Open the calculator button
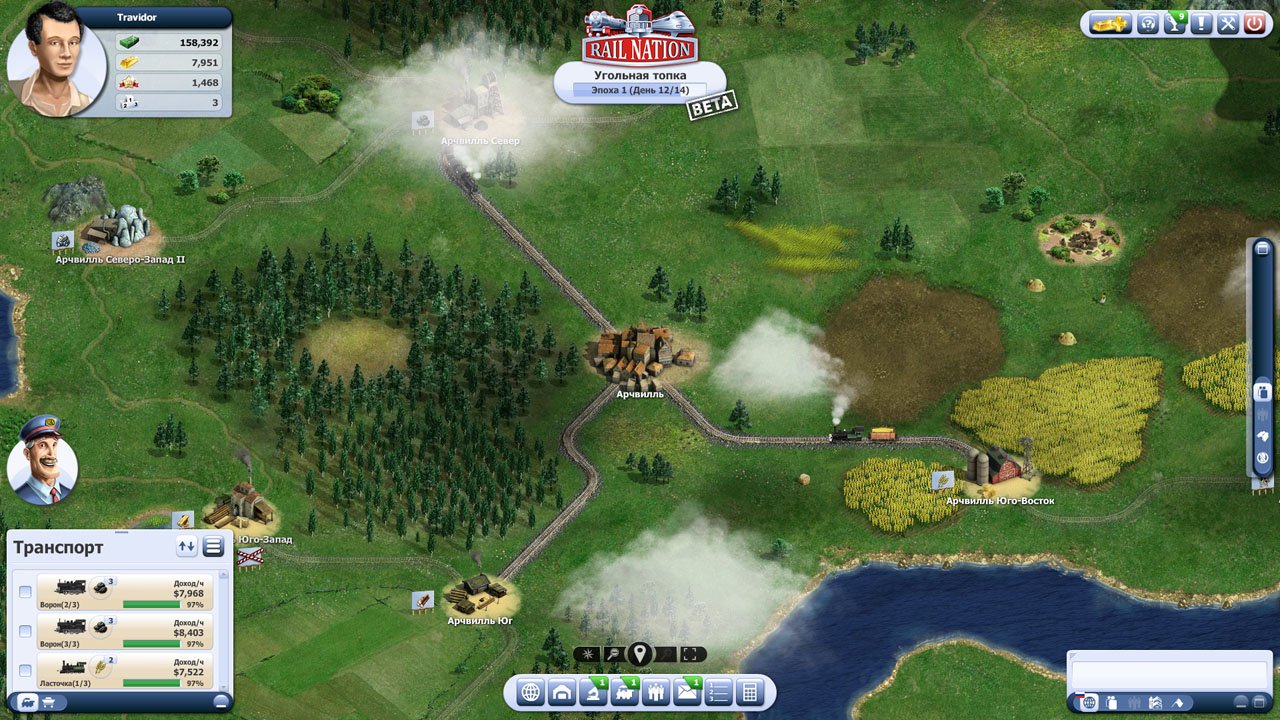Image resolution: width=1280 pixels, height=720 pixels. (x=749, y=692)
